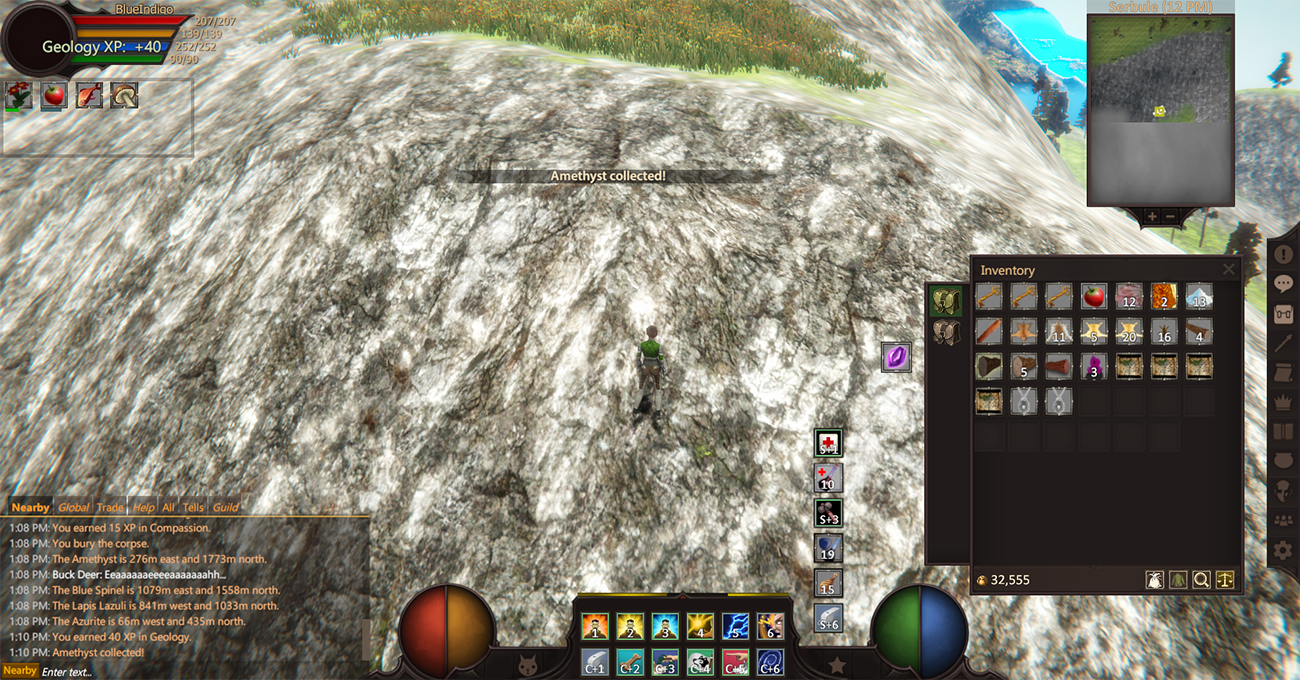The image size is (1300, 680).
Task: Pick the purple item stack of 3
Action: [x=1094, y=366]
